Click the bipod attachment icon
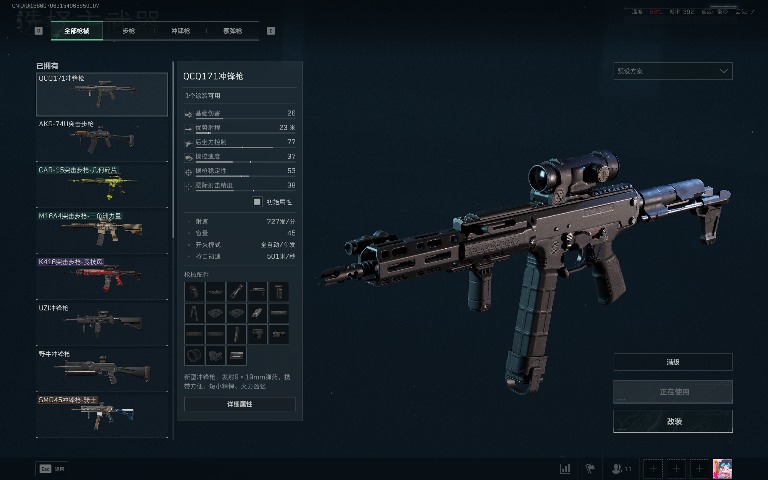 click(x=193, y=313)
